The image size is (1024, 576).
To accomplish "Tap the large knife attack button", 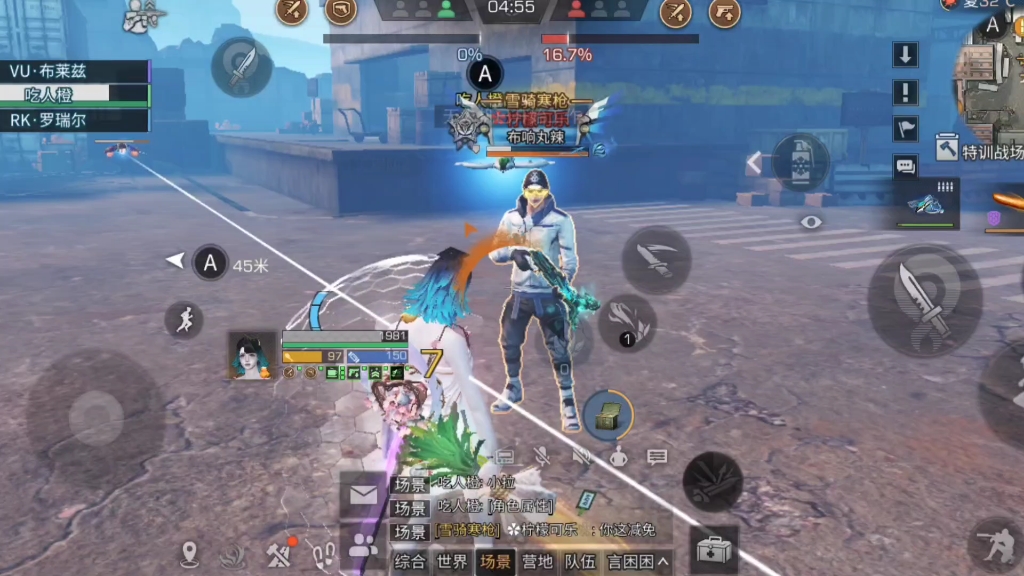I will click(924, 300).
